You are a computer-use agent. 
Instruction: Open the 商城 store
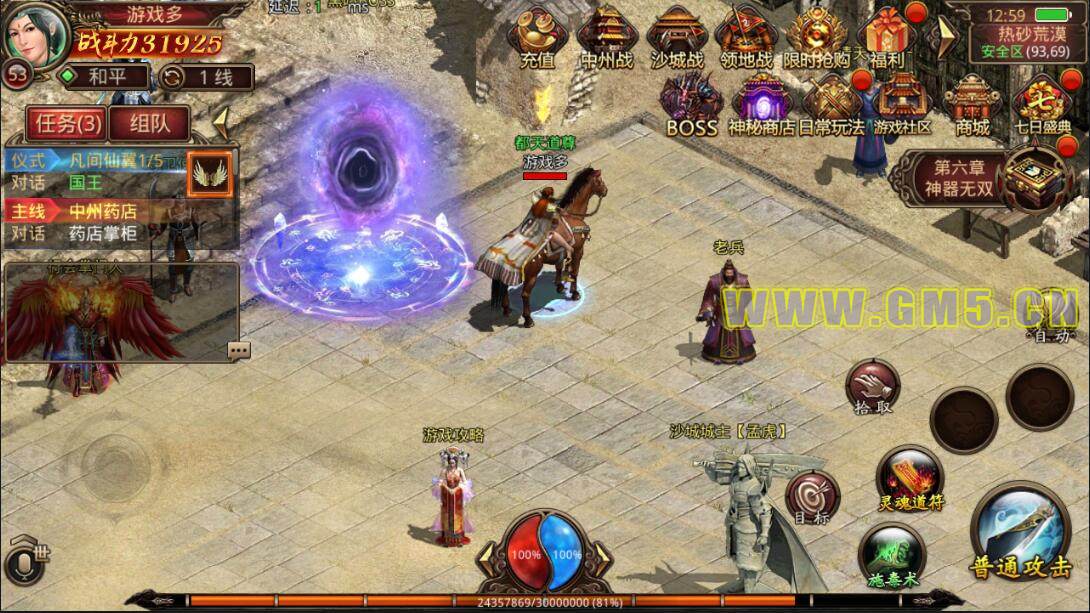tap(972, 104)
